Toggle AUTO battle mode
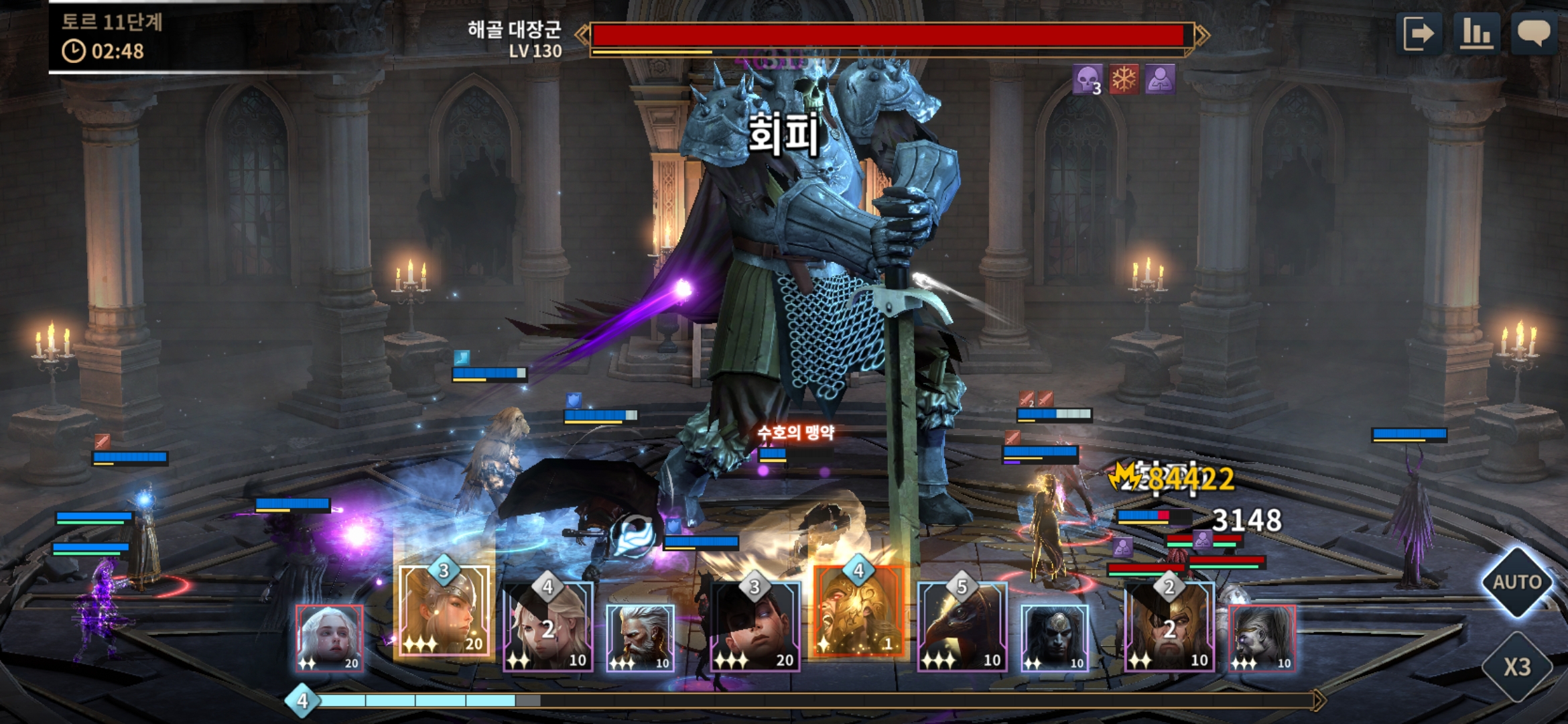 click(1517, 581)
